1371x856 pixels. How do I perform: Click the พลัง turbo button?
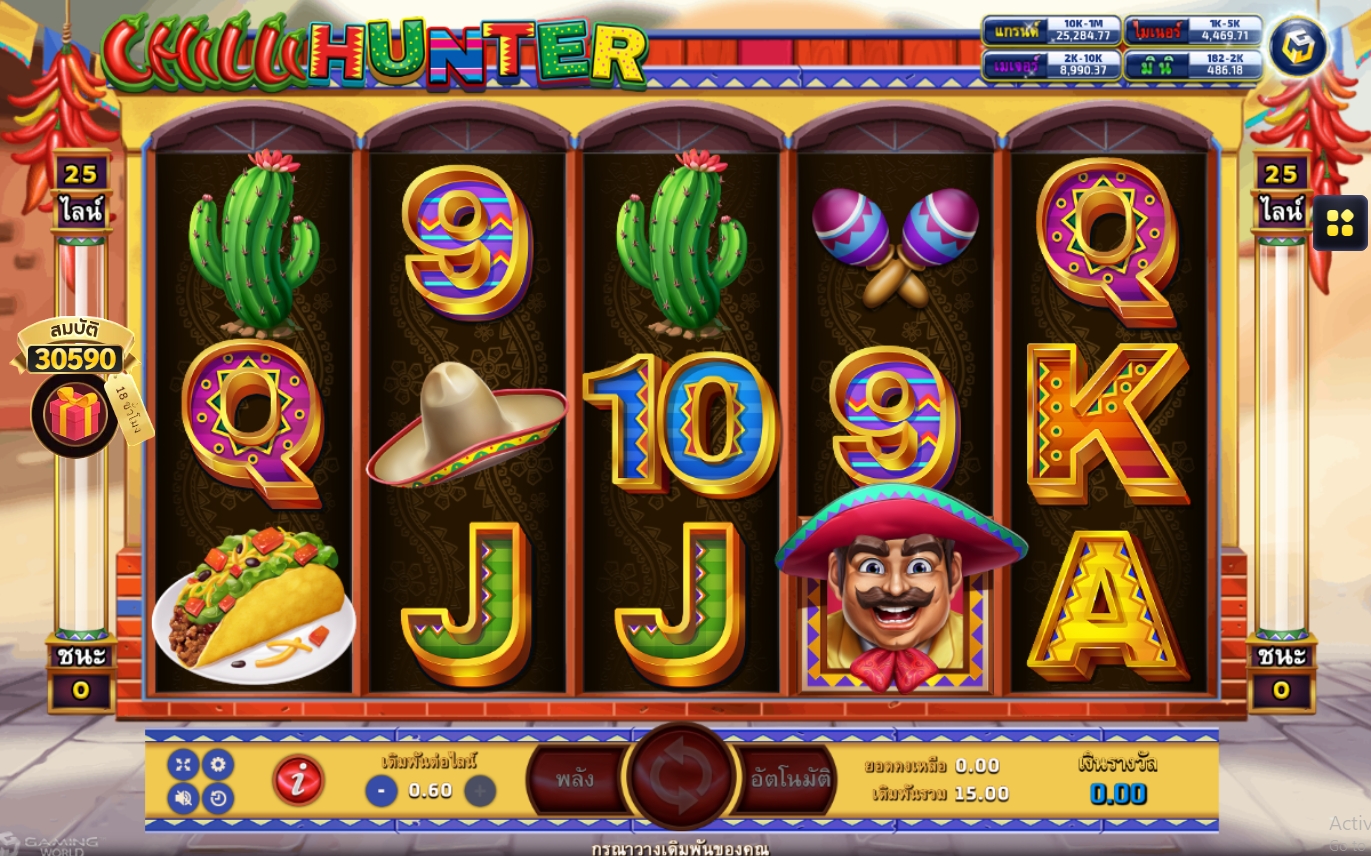coord(576,779)
